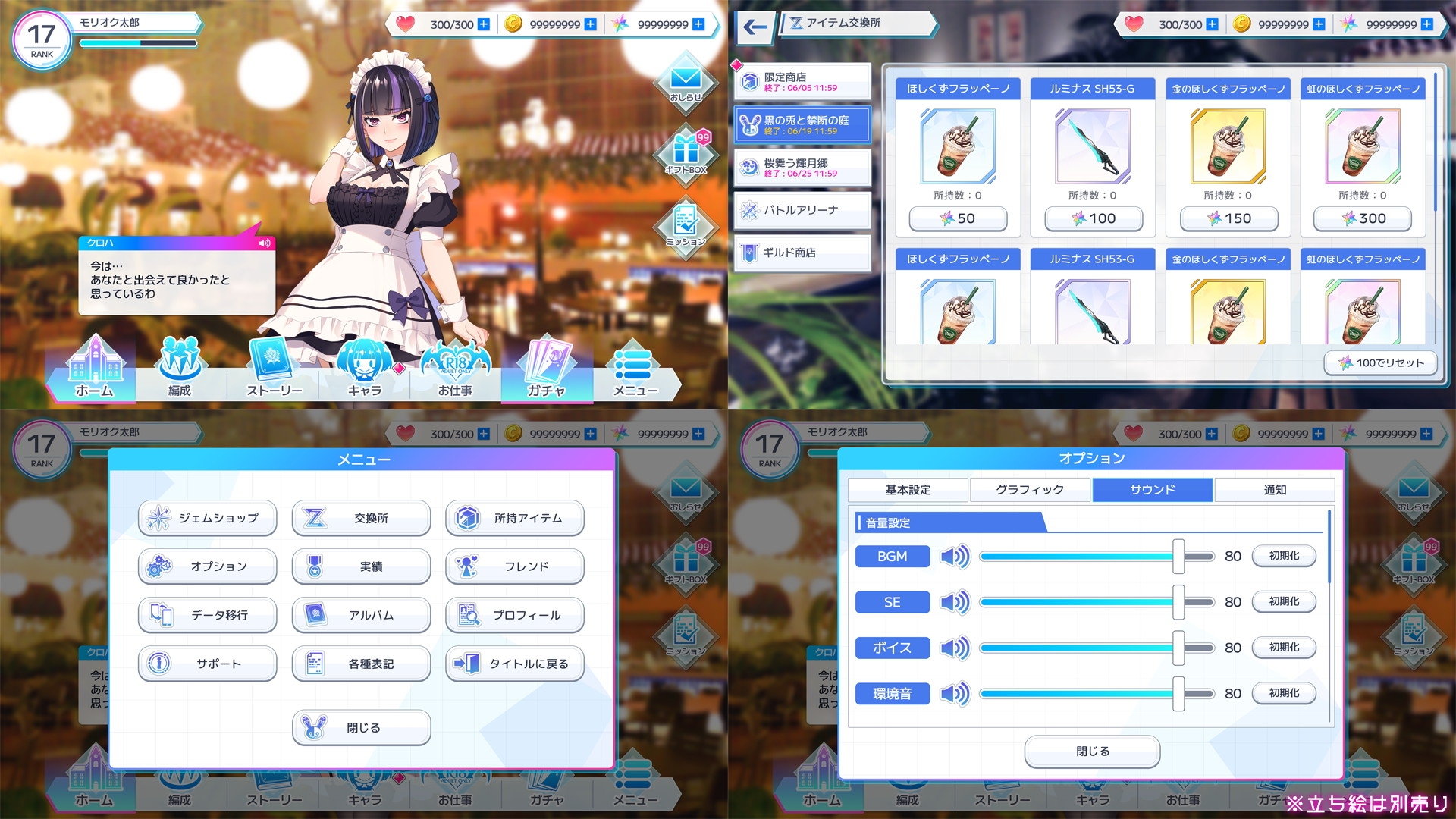Switch to the グラフィック settings tab
Image resolution: width=1456 pixels, height=819 pixels.
click(1031, 489)
